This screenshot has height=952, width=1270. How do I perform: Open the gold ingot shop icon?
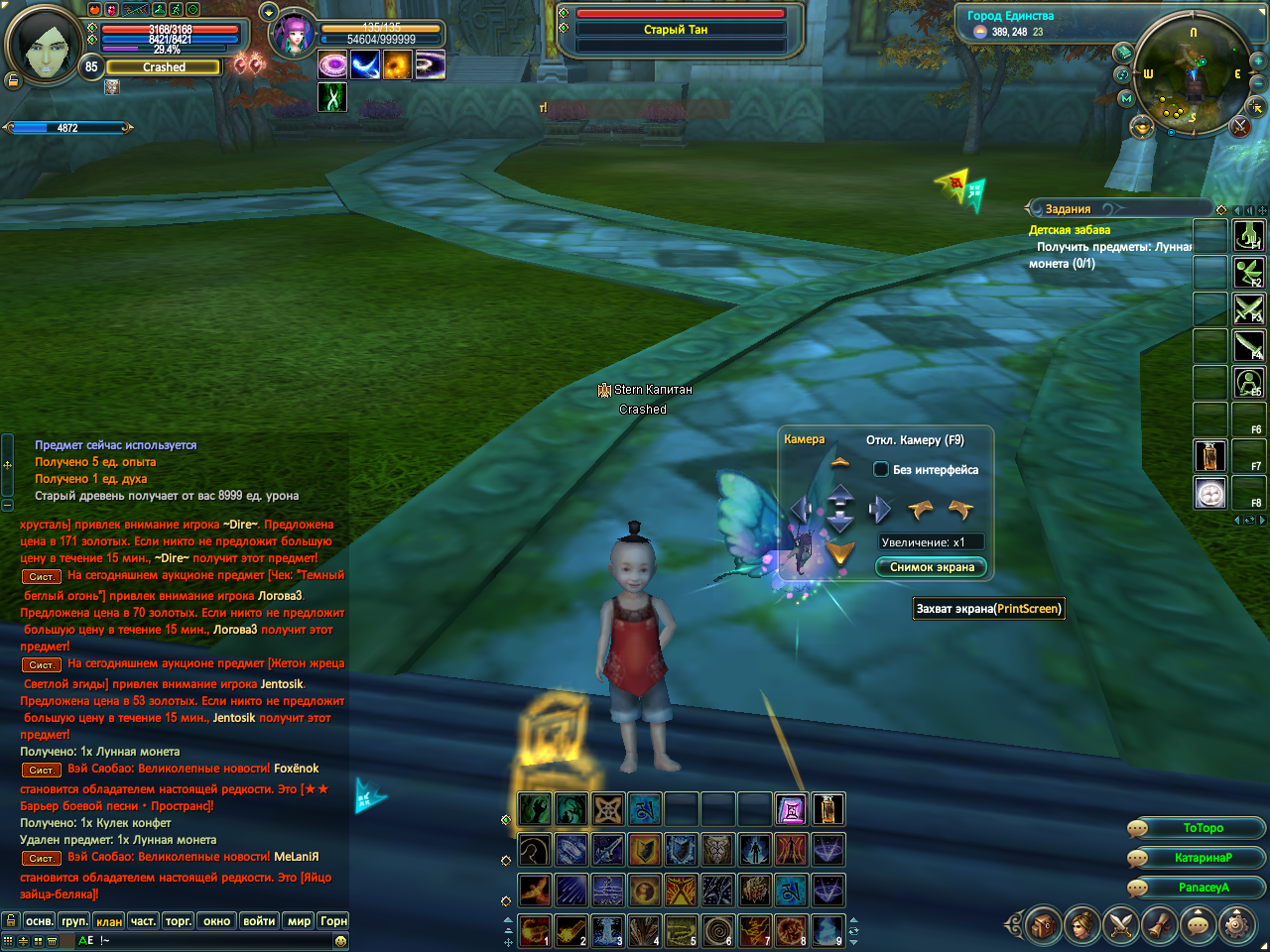click(x=1142, y=127)
